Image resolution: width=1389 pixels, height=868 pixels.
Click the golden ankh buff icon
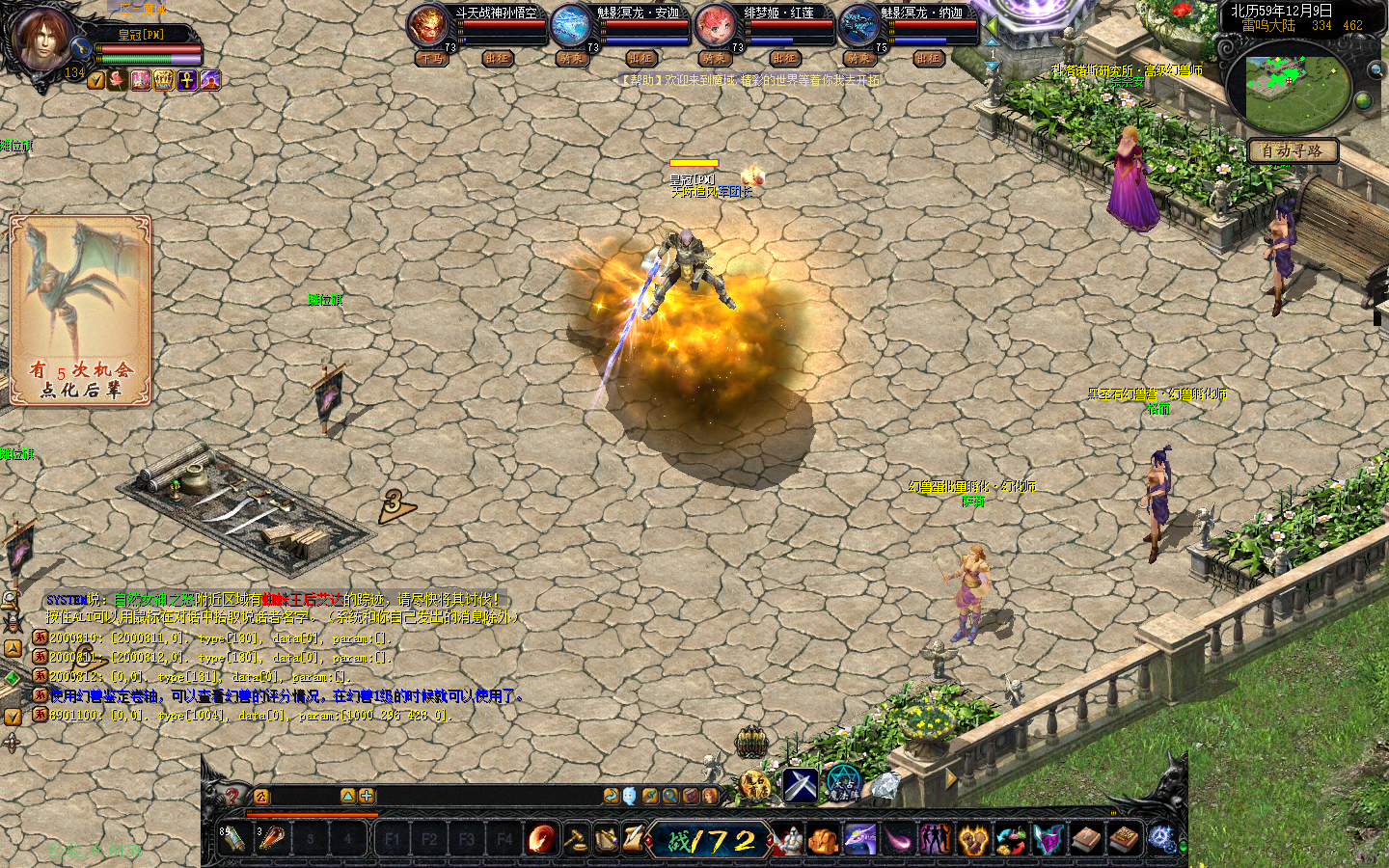coord(187,81)
